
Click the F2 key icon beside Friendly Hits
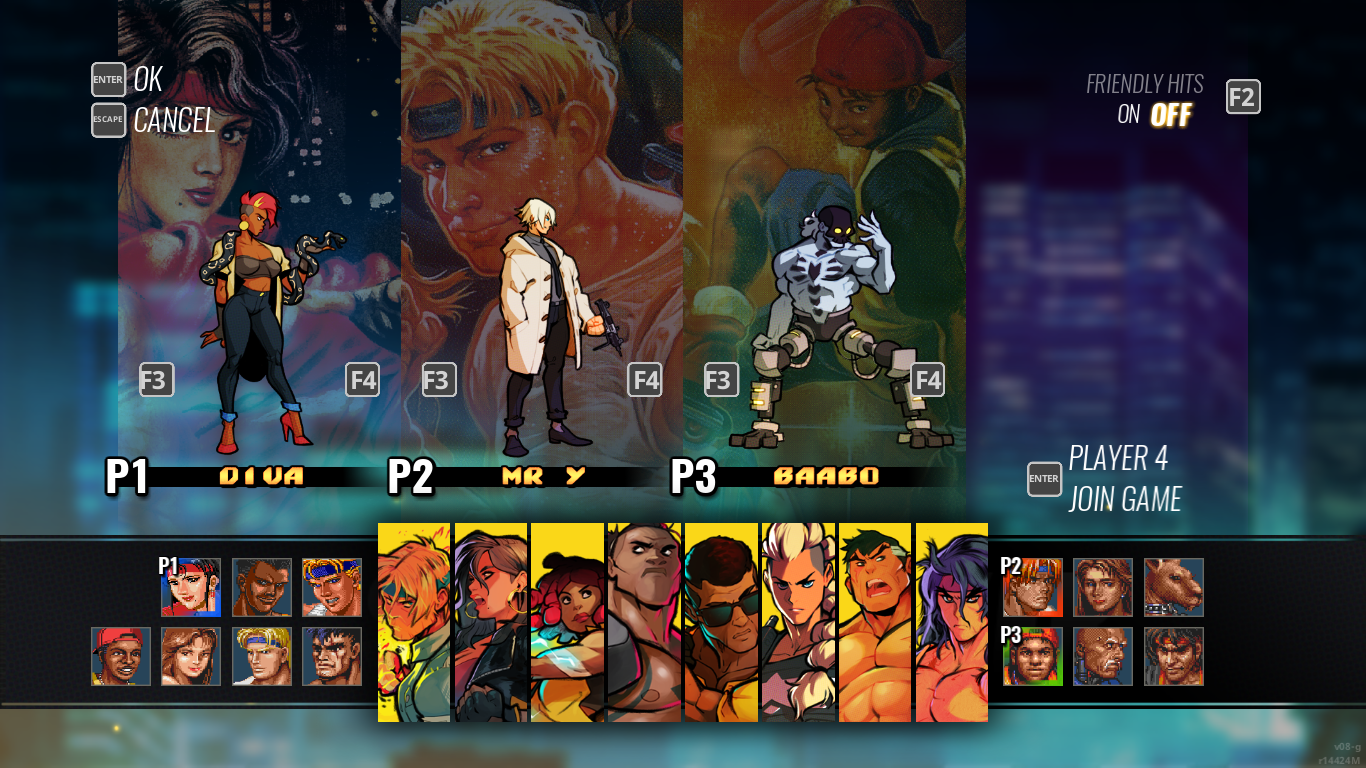(1243, 97)
